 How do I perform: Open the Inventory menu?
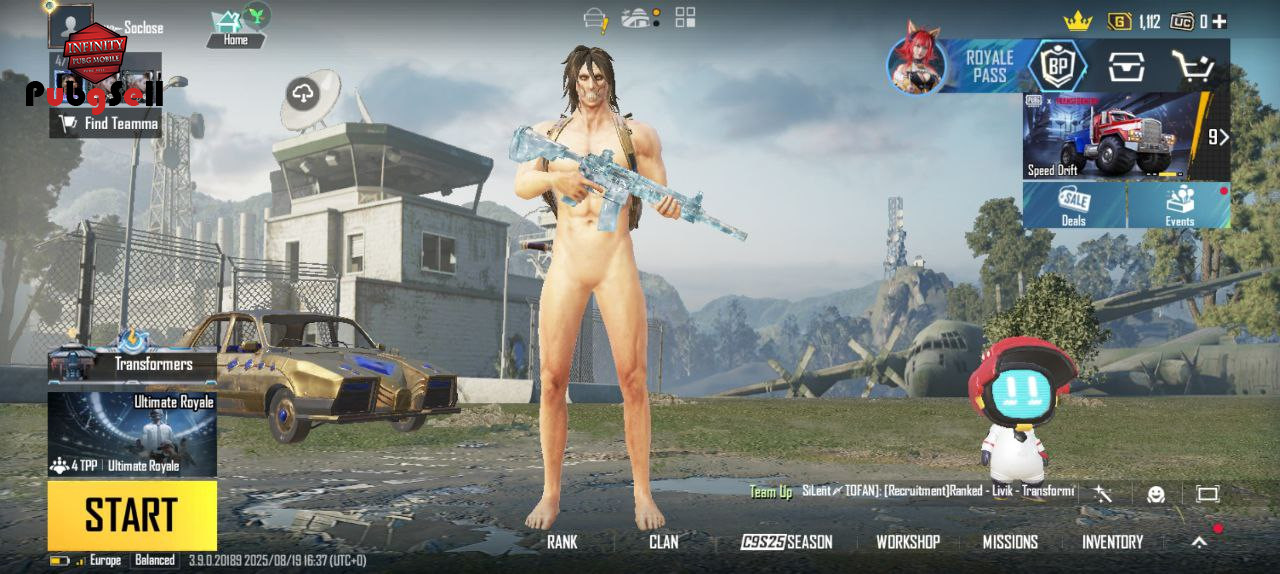tap(1112, 542)
